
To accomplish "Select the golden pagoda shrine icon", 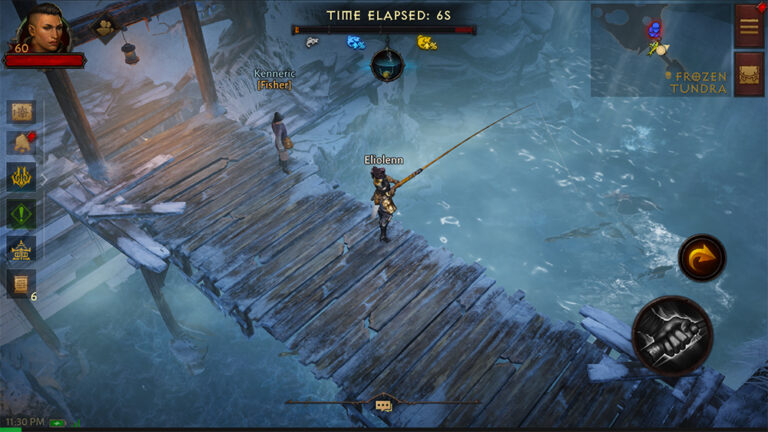I will (21, 248).
